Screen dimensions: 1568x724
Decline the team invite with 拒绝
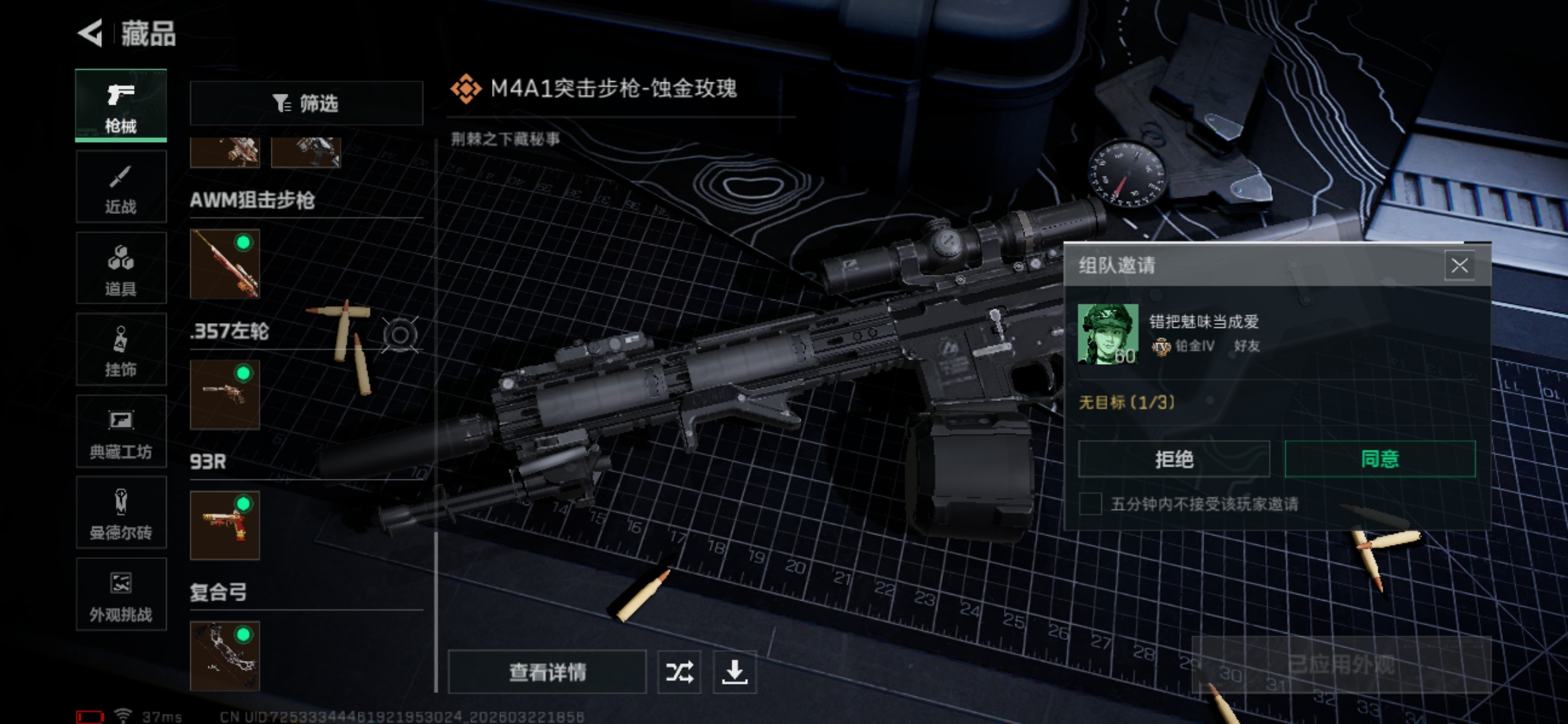1173,459
